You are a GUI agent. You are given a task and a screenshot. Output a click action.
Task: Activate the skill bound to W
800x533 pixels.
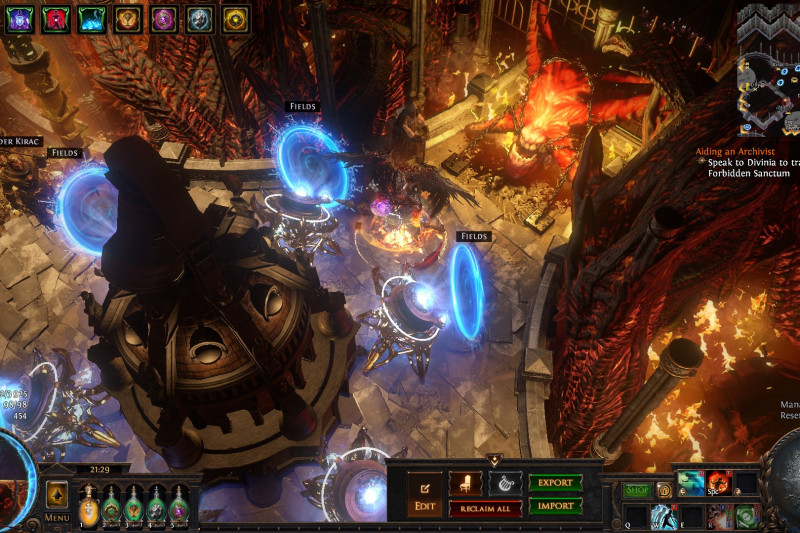click(665, 517)
